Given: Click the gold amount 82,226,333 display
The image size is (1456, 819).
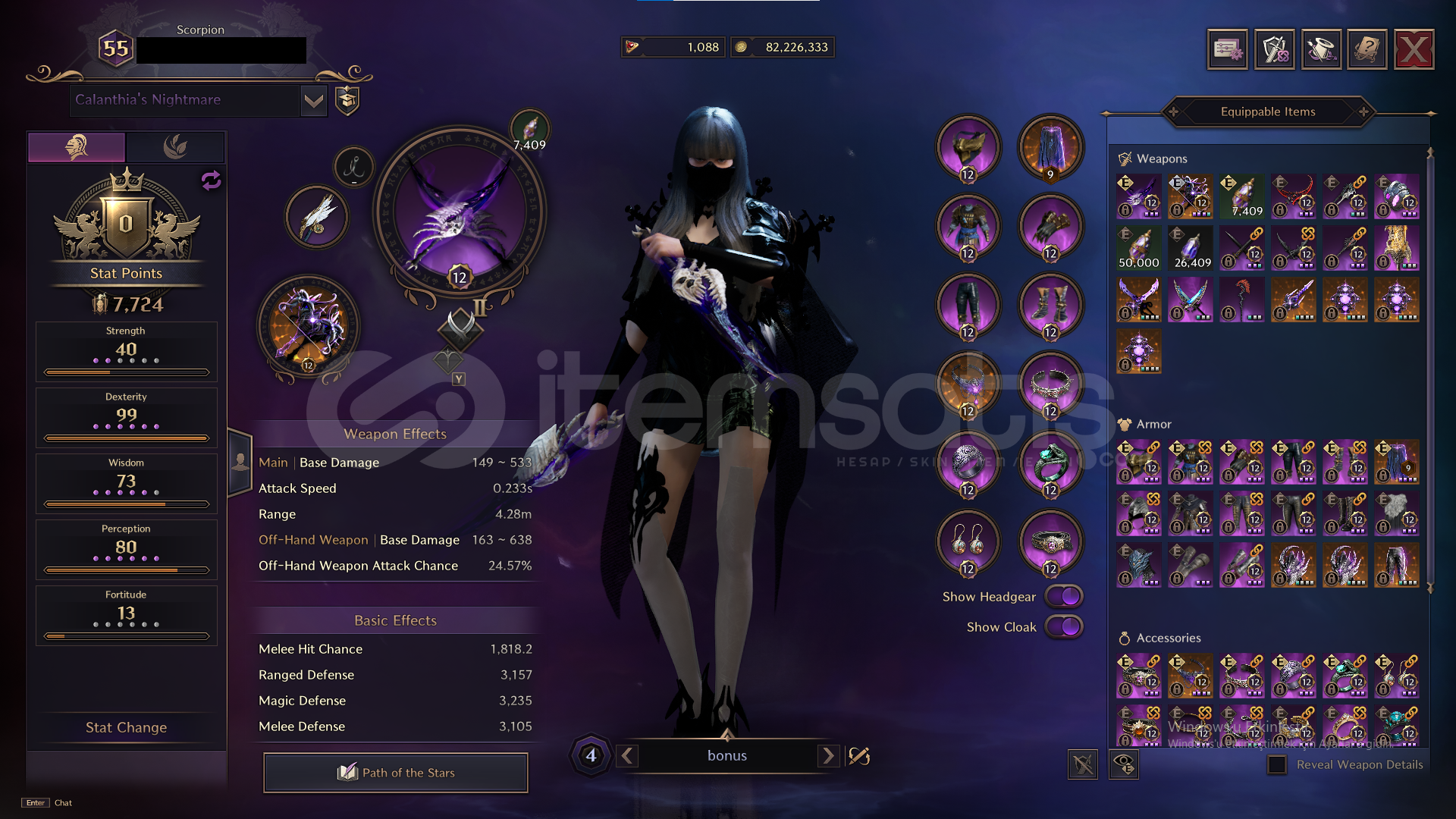Looking at the screenshot, I should (x=783, y=46).
